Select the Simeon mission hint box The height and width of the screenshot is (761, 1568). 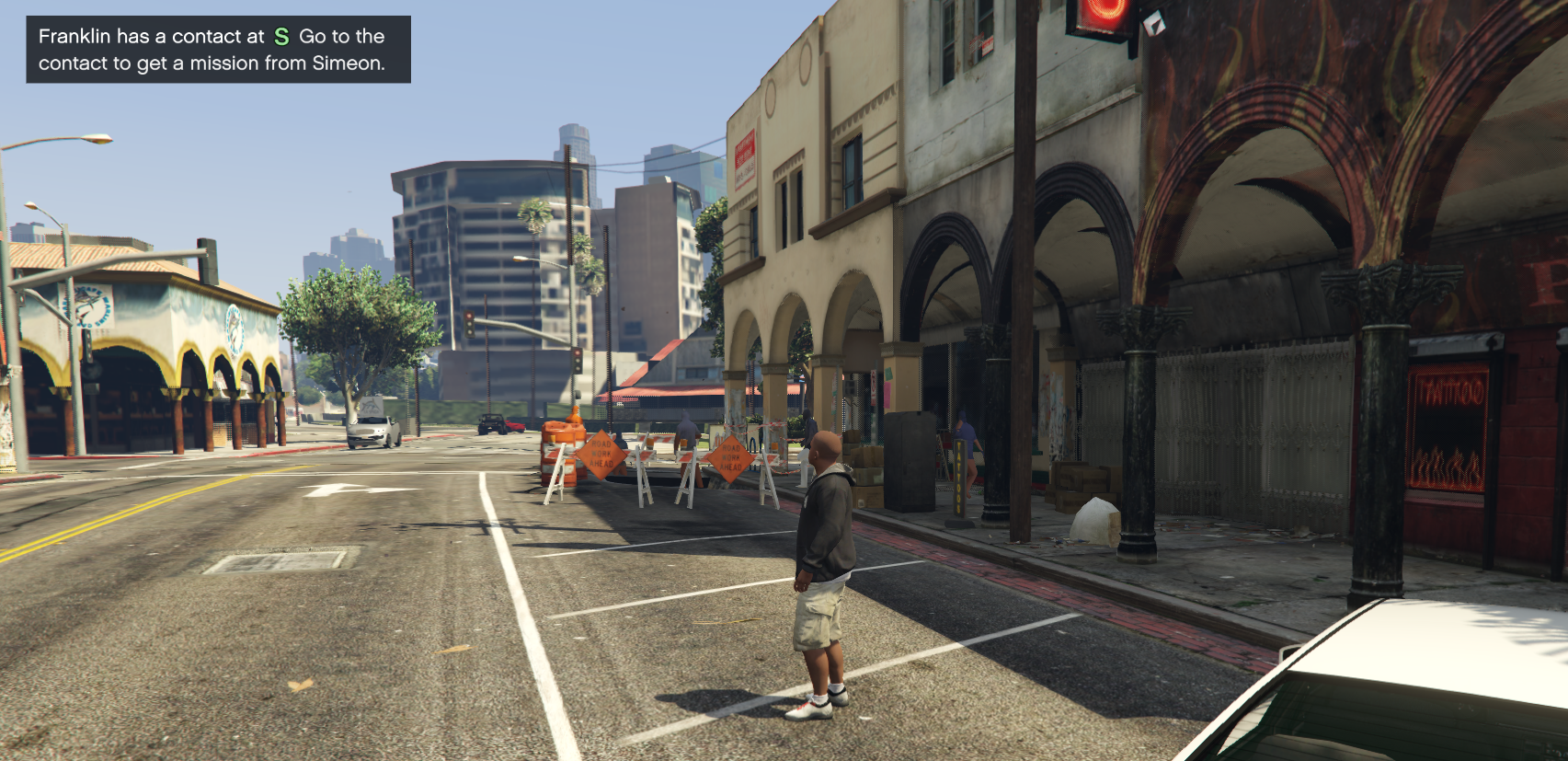tap(218, 50)
